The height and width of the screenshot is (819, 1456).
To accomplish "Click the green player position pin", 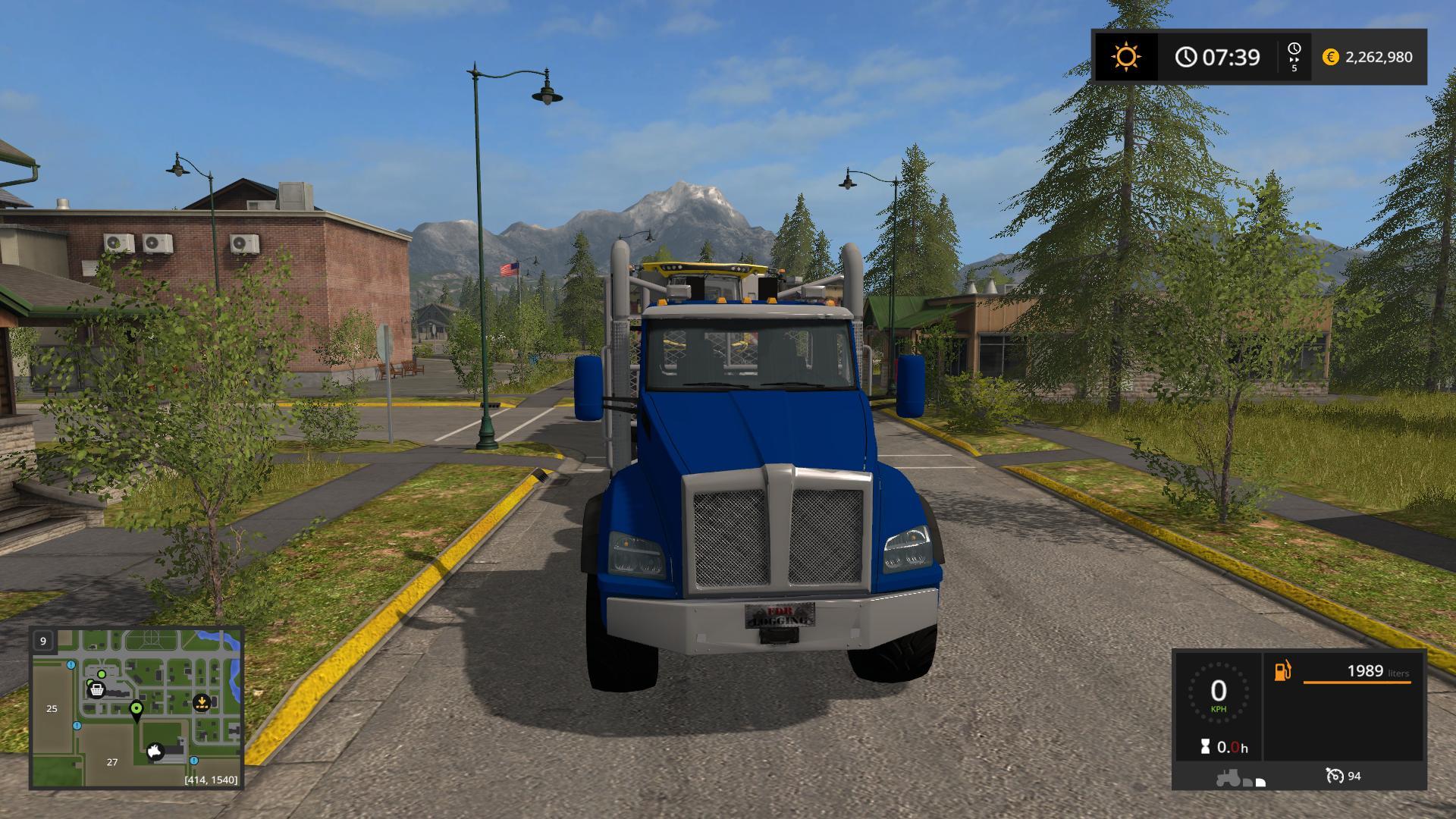I will 136,710.
